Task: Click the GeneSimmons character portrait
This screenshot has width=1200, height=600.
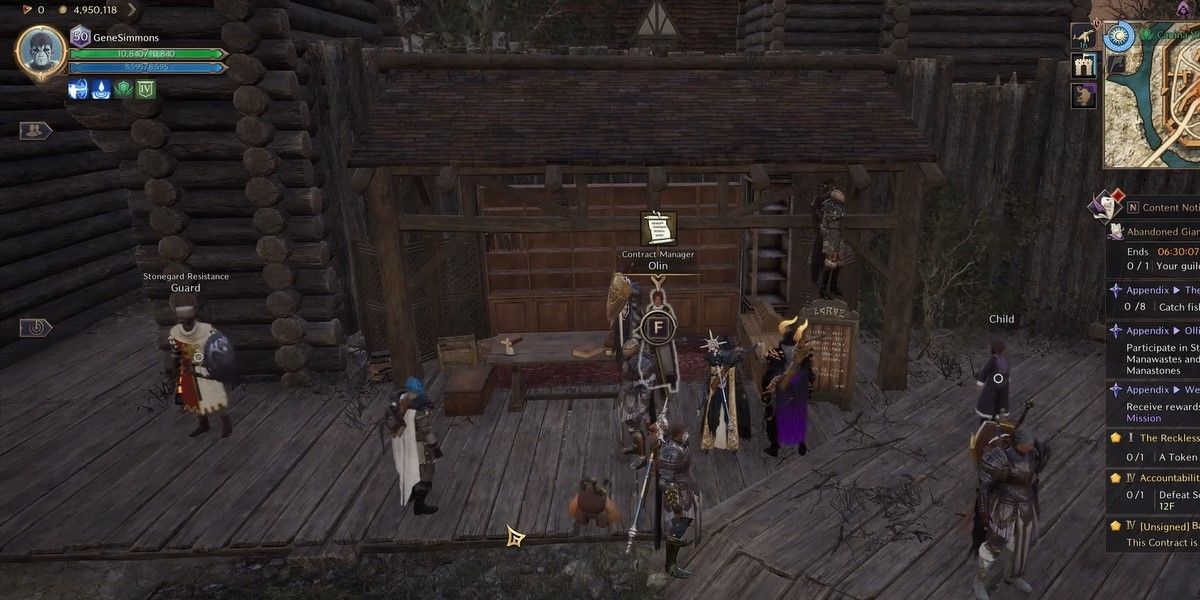Action: [x=41, y=52]
